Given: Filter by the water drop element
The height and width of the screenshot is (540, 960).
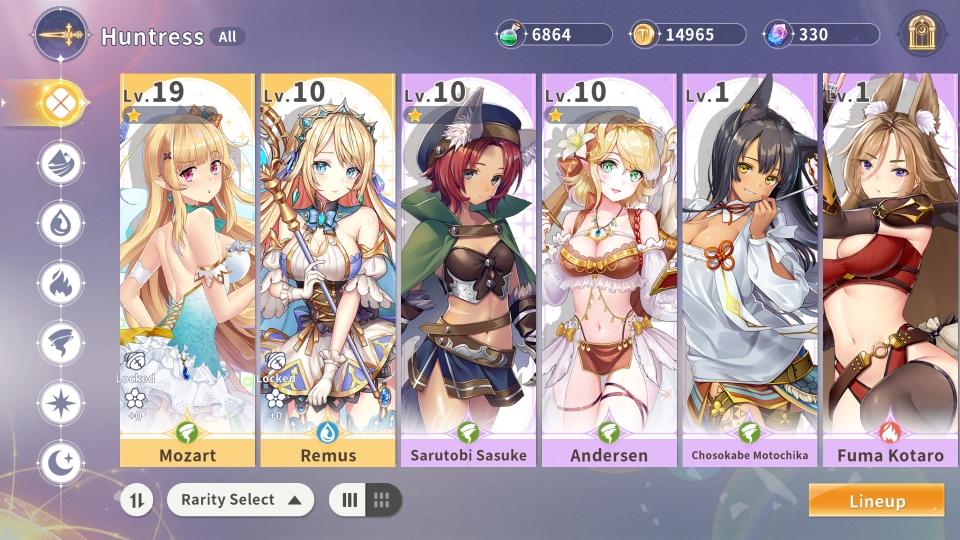Looking at the screenshot, I should point(61,222).
